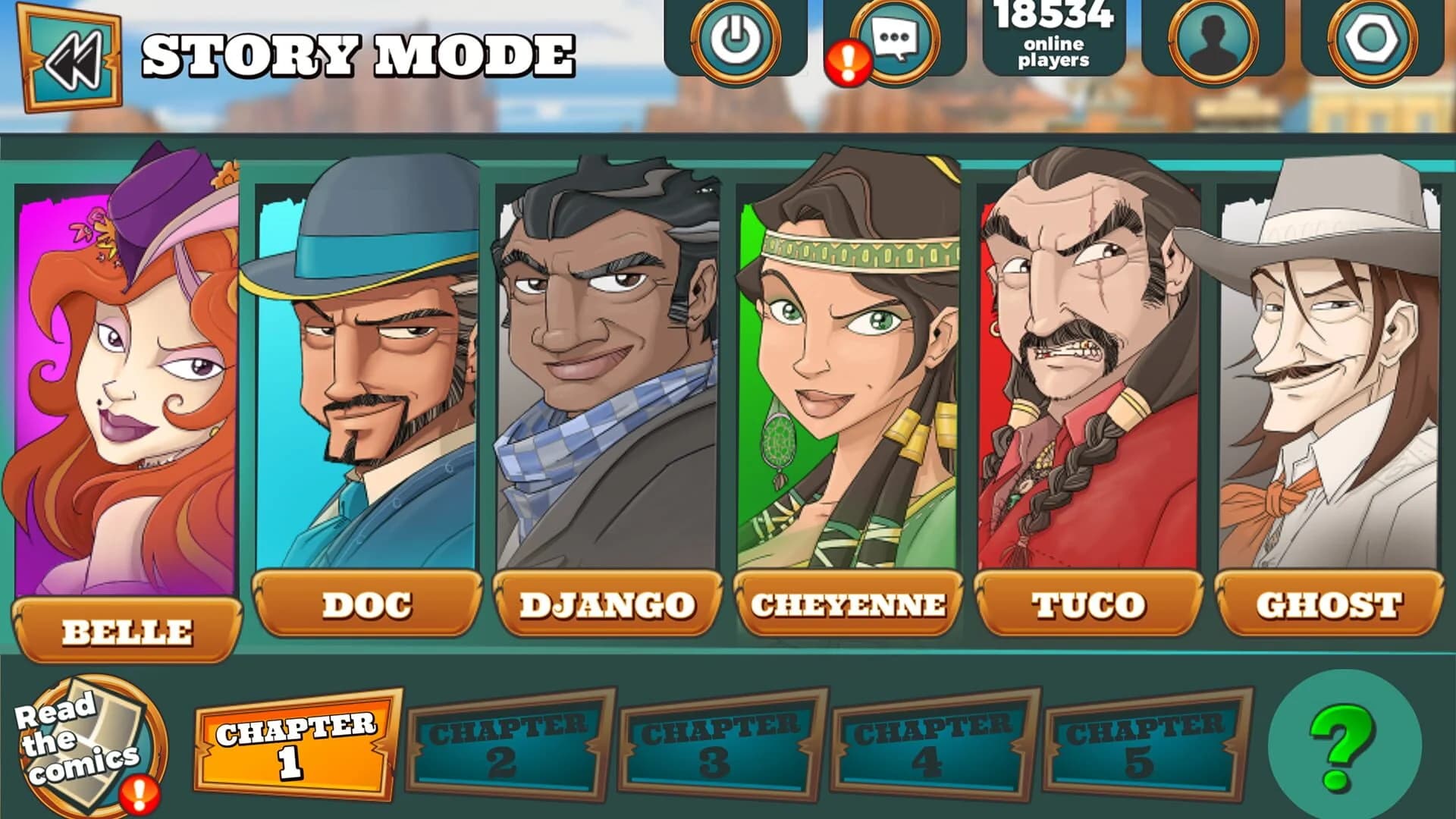Screen dimensions: 1456x819
Task: Select Doc as your character
Action: coord(369,603)
